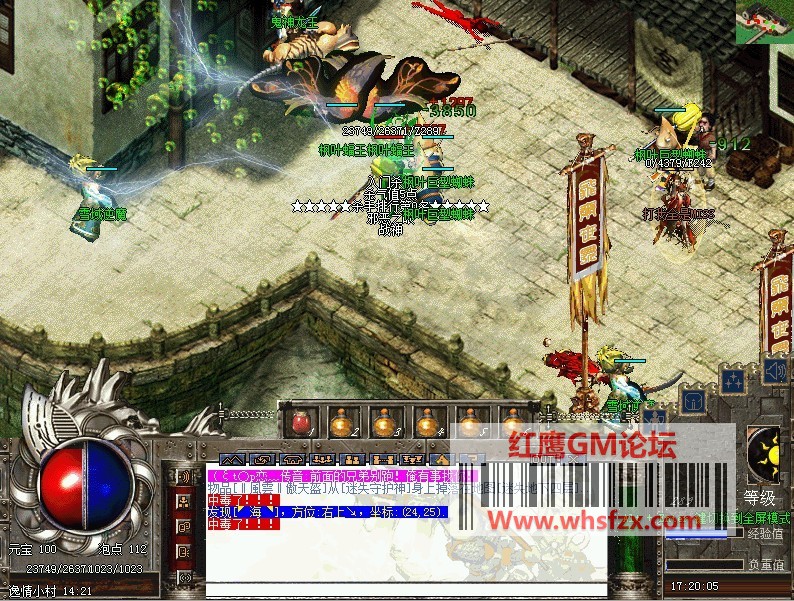Open the bag inventory button
The image size is (794, 601).
coord(692,400)
